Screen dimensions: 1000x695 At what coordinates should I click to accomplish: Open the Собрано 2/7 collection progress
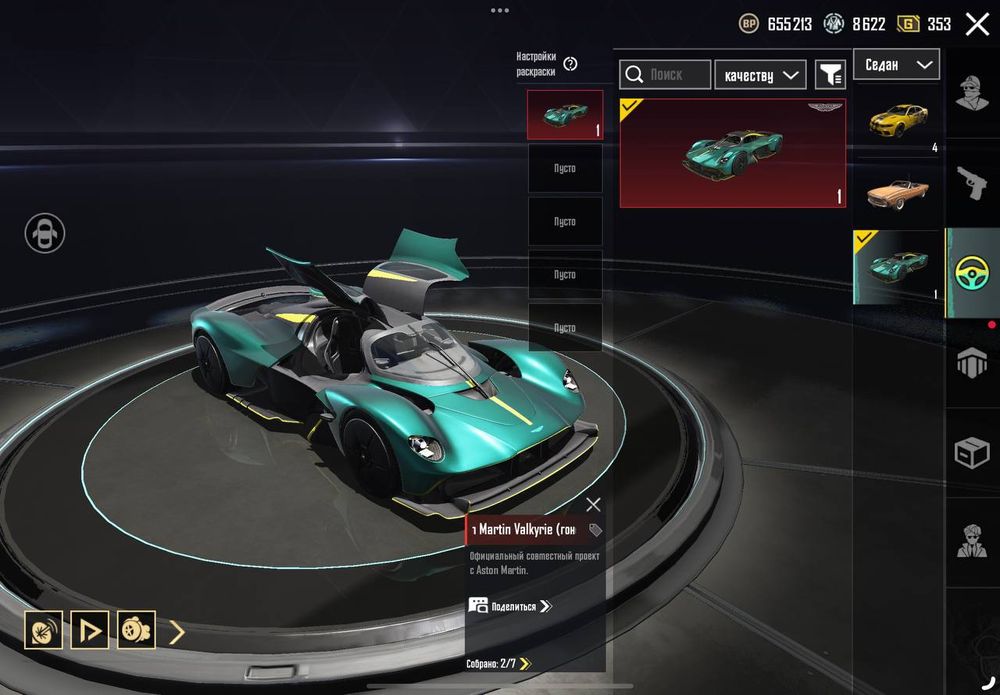(499, 663)
